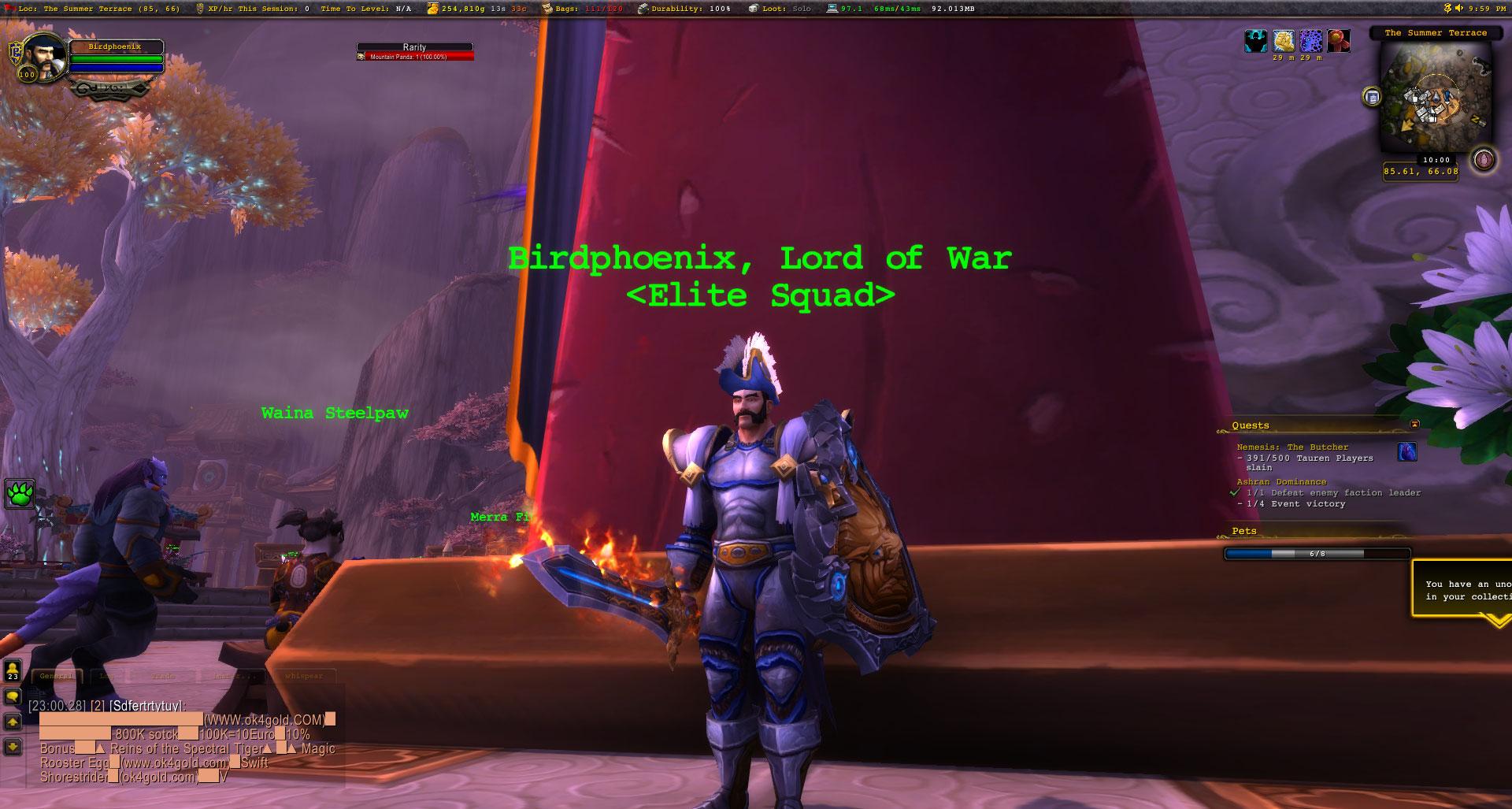Click the Birdphoenix player portrait
The image size is (1512, 809).
(44, 57)
